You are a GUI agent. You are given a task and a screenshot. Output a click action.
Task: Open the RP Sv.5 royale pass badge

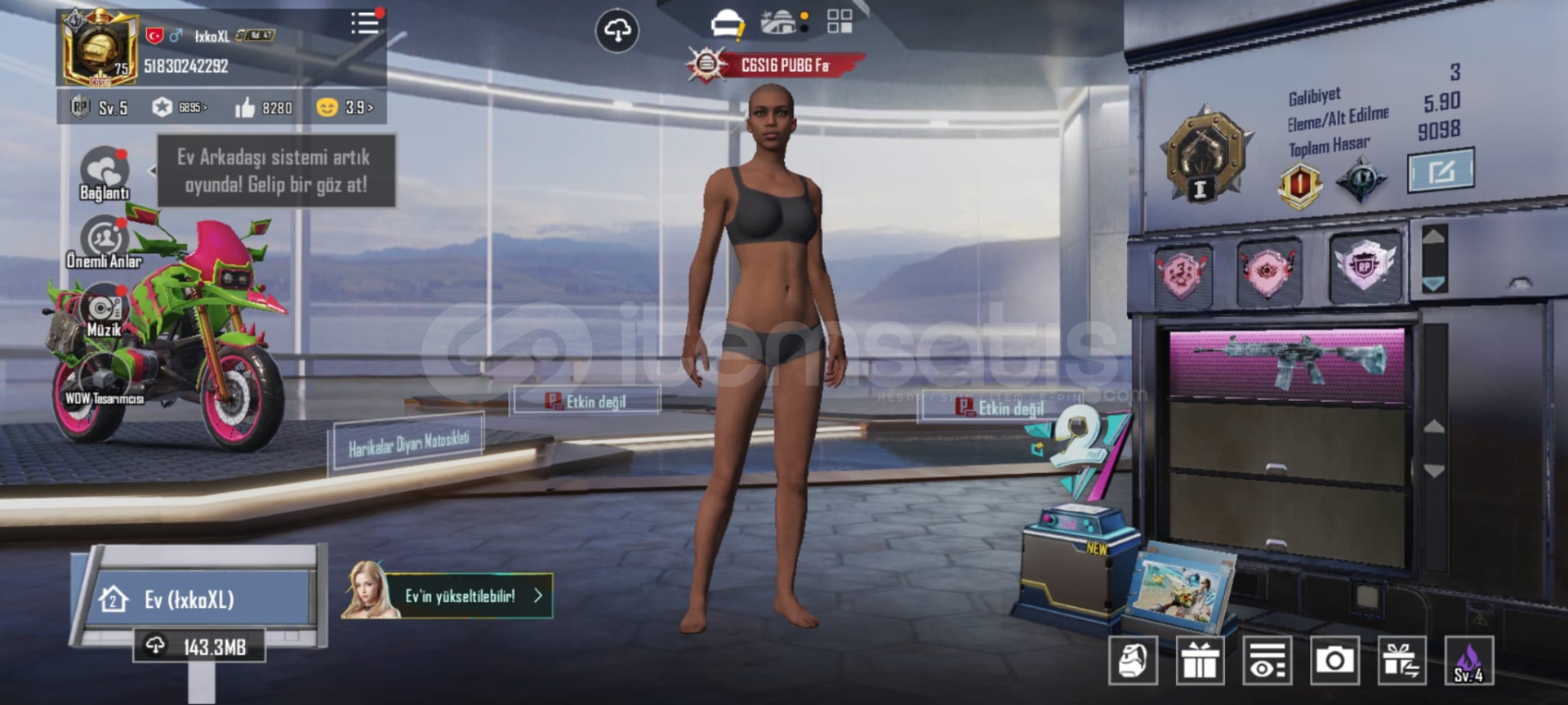[x=99, y=107]
